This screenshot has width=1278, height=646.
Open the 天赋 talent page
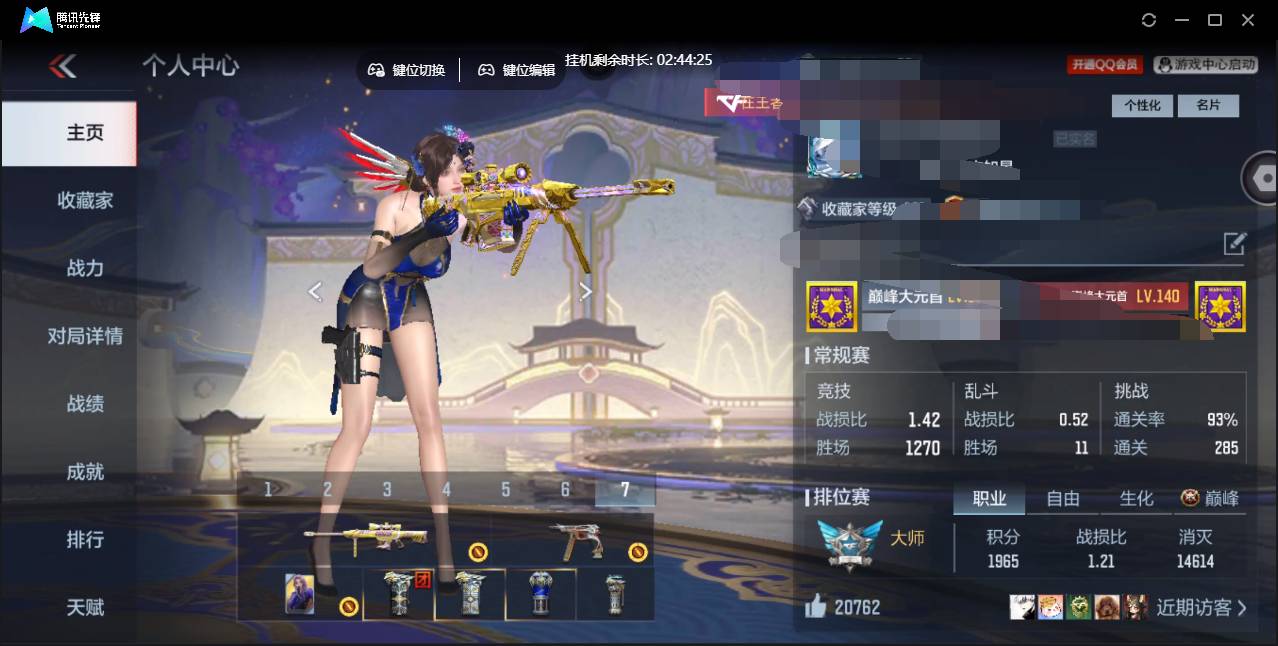[85, 607]
